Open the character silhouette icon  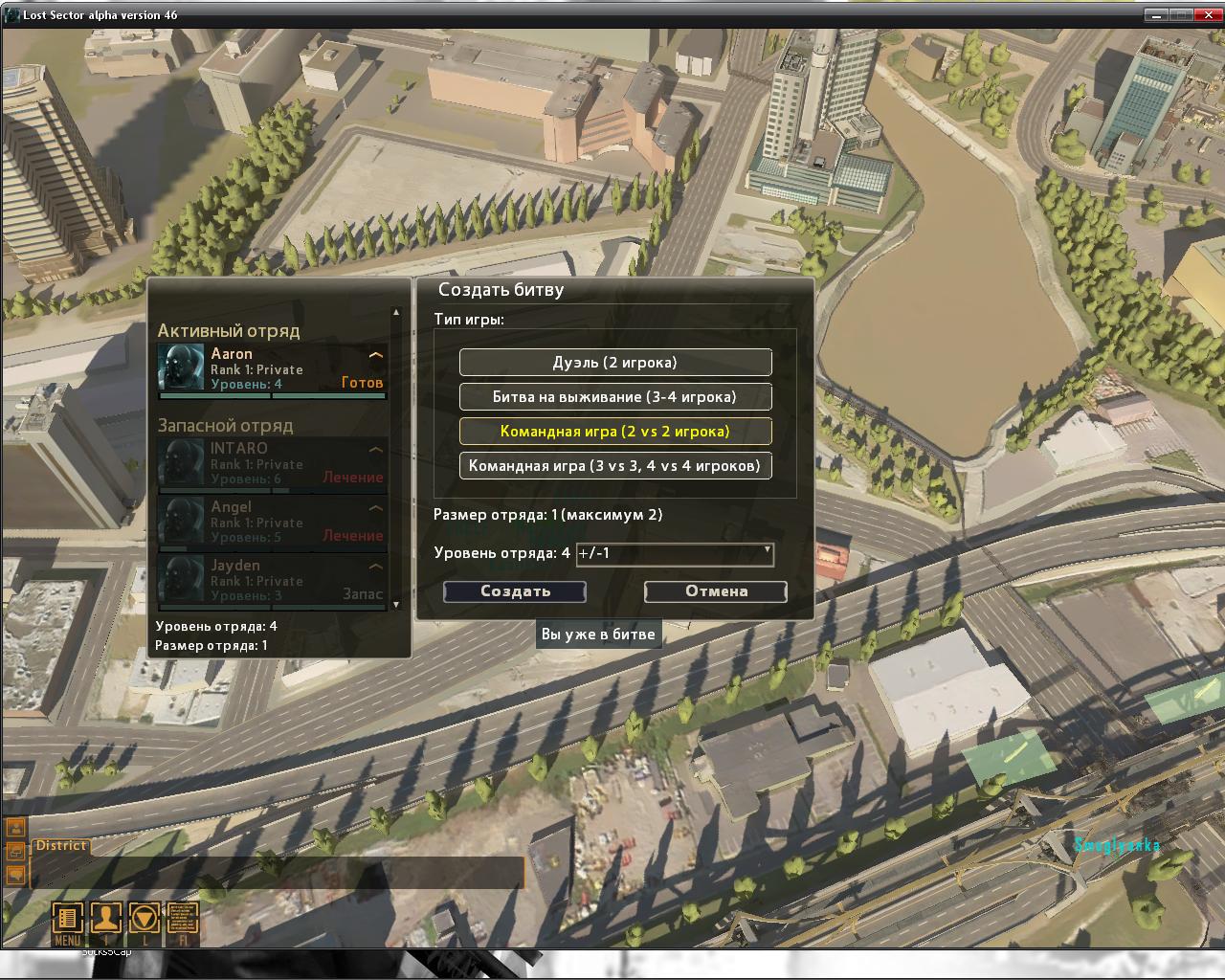pyautogui.click(x=105, y=920)
